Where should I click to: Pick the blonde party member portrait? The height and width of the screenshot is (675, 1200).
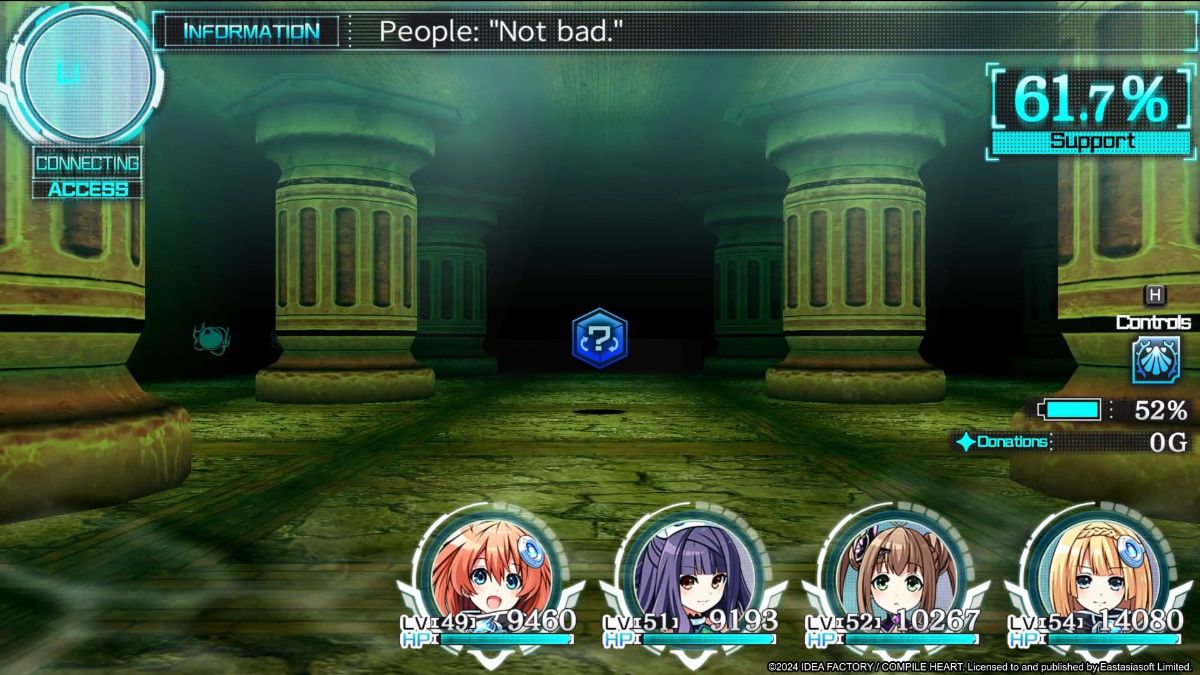(1090, 568)
